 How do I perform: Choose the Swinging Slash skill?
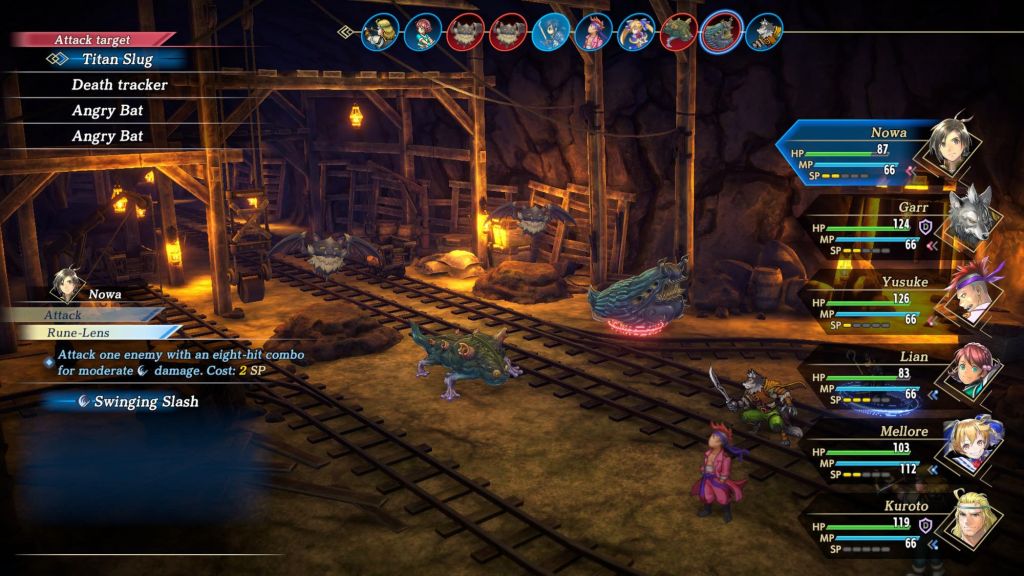pos(146,401)
